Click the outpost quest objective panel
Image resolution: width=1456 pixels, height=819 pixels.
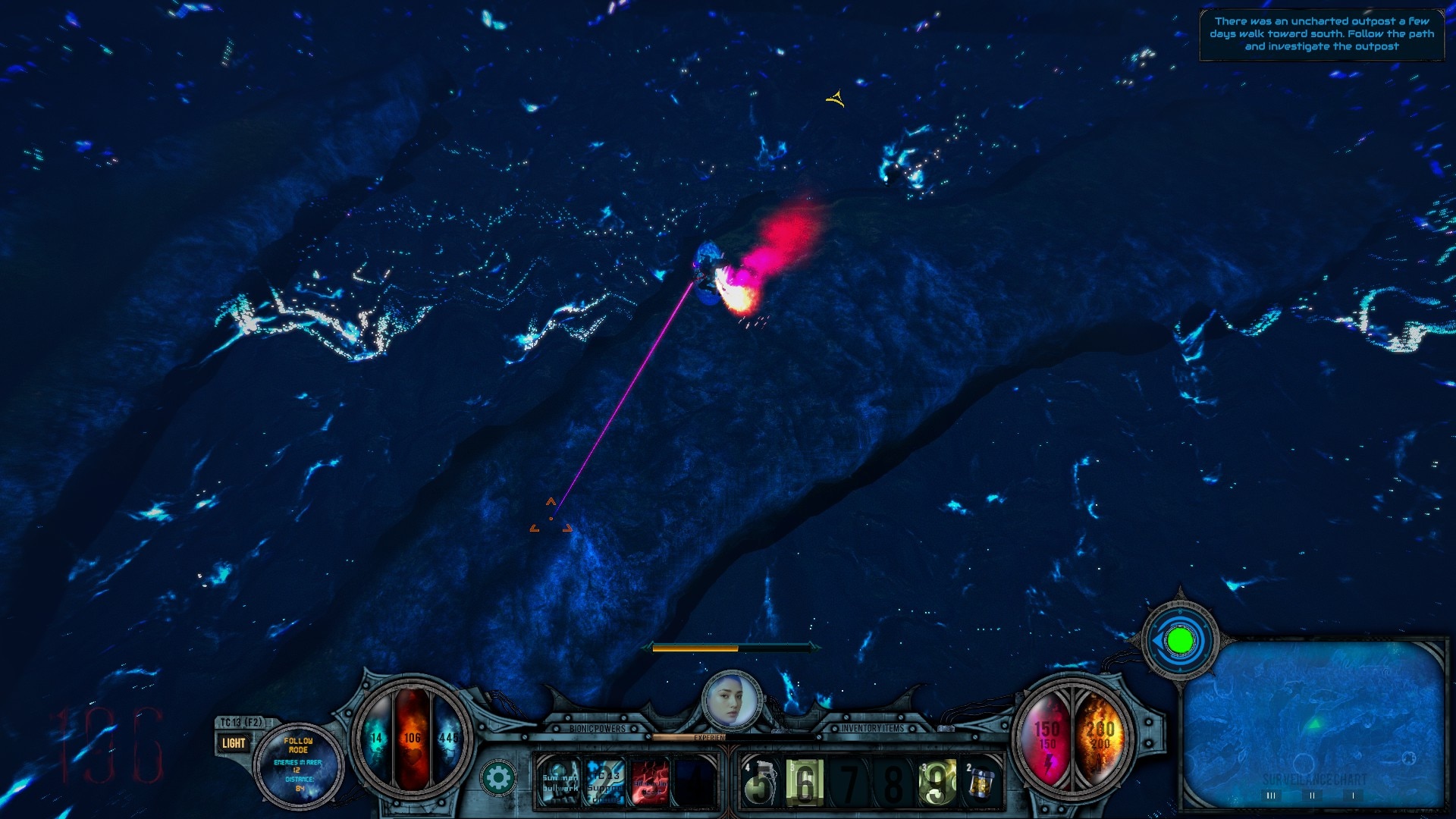(1321, 34)
